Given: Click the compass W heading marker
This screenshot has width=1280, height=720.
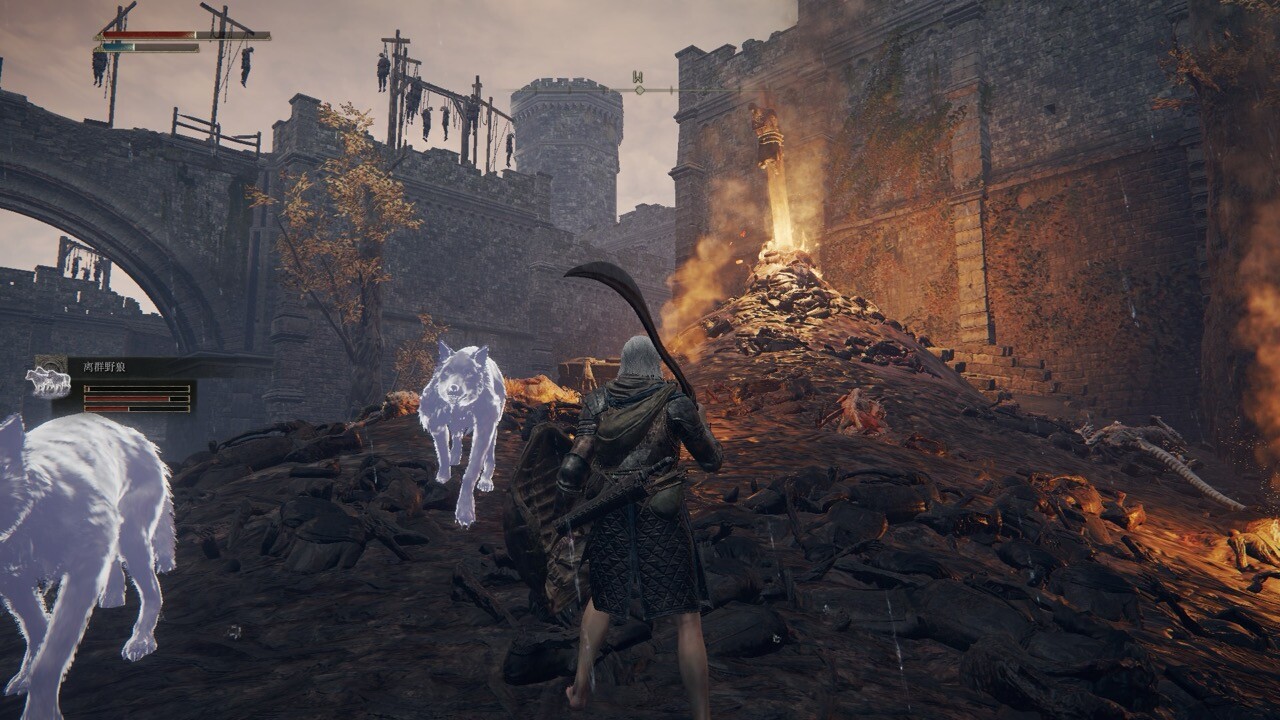Looking at the screenshot, I should coord(638,78).
